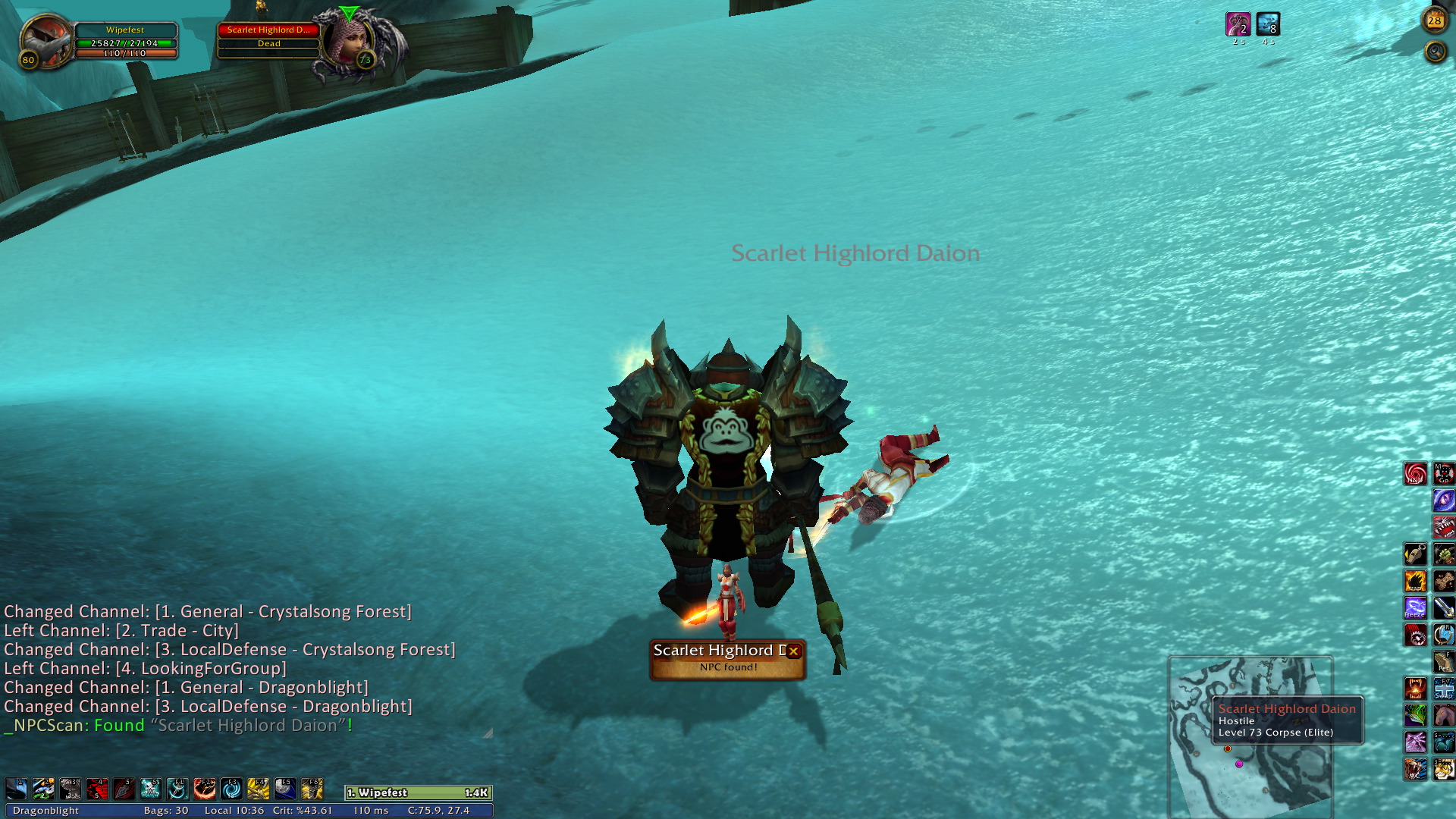Viewport: 1456px width, 819px height.
Task: Use the red arrowhead ability in slot 5
Action: click(124, 789)
